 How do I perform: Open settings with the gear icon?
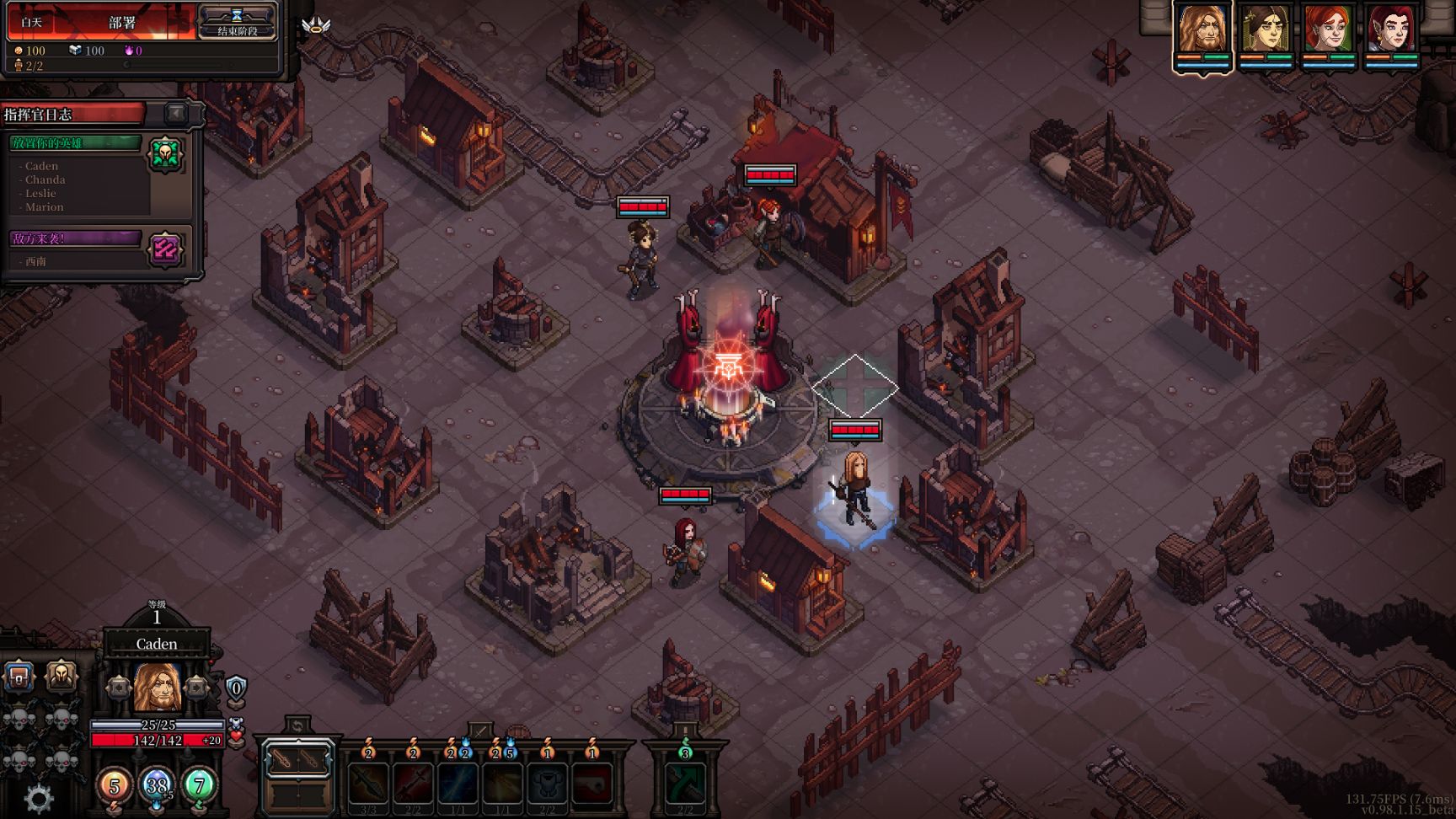coord(39,798)
